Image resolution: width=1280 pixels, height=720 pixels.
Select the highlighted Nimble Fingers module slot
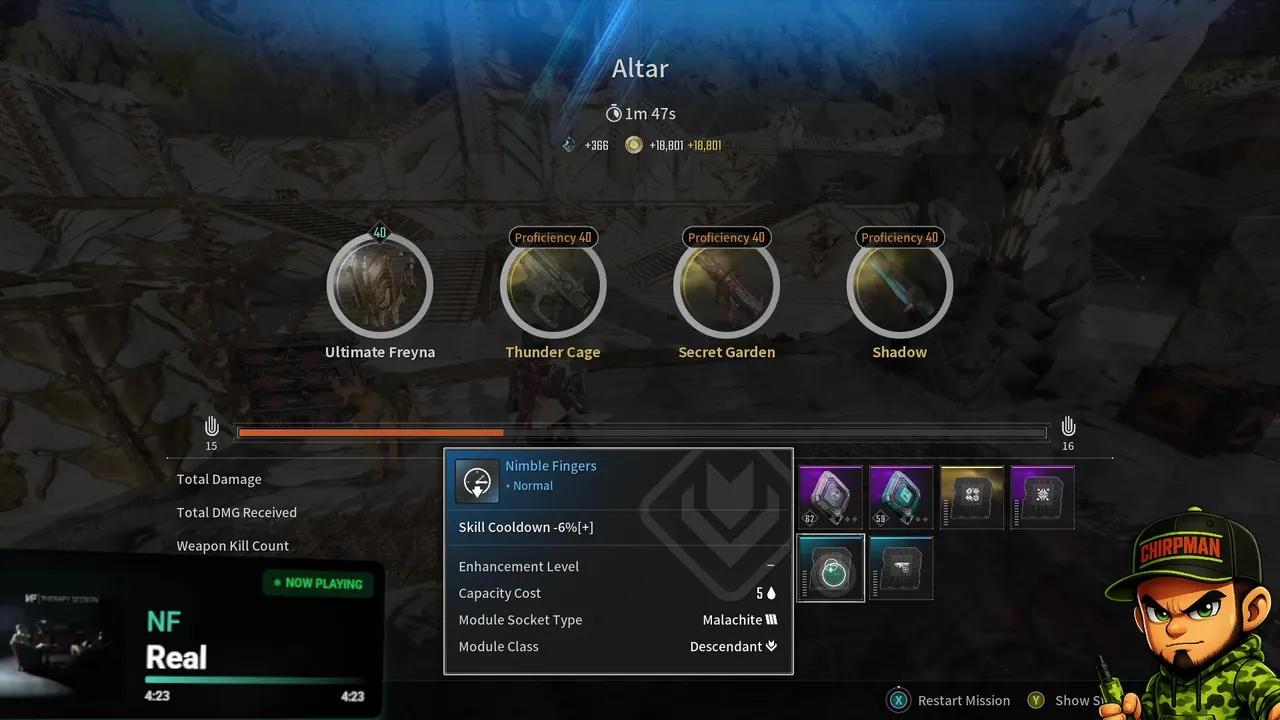(x=831, y=568)
